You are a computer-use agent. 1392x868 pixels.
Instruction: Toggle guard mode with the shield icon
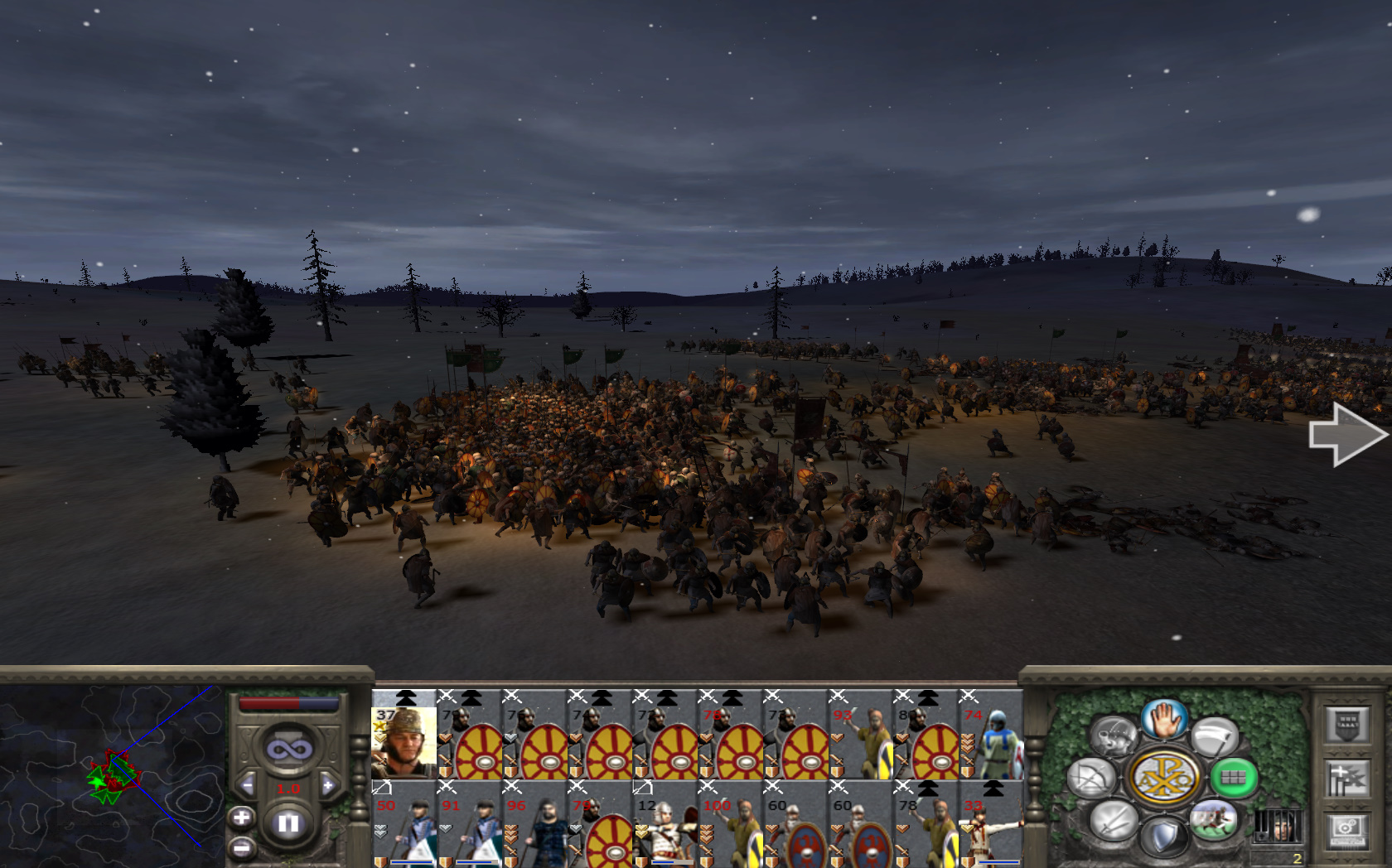(1163, 837)
